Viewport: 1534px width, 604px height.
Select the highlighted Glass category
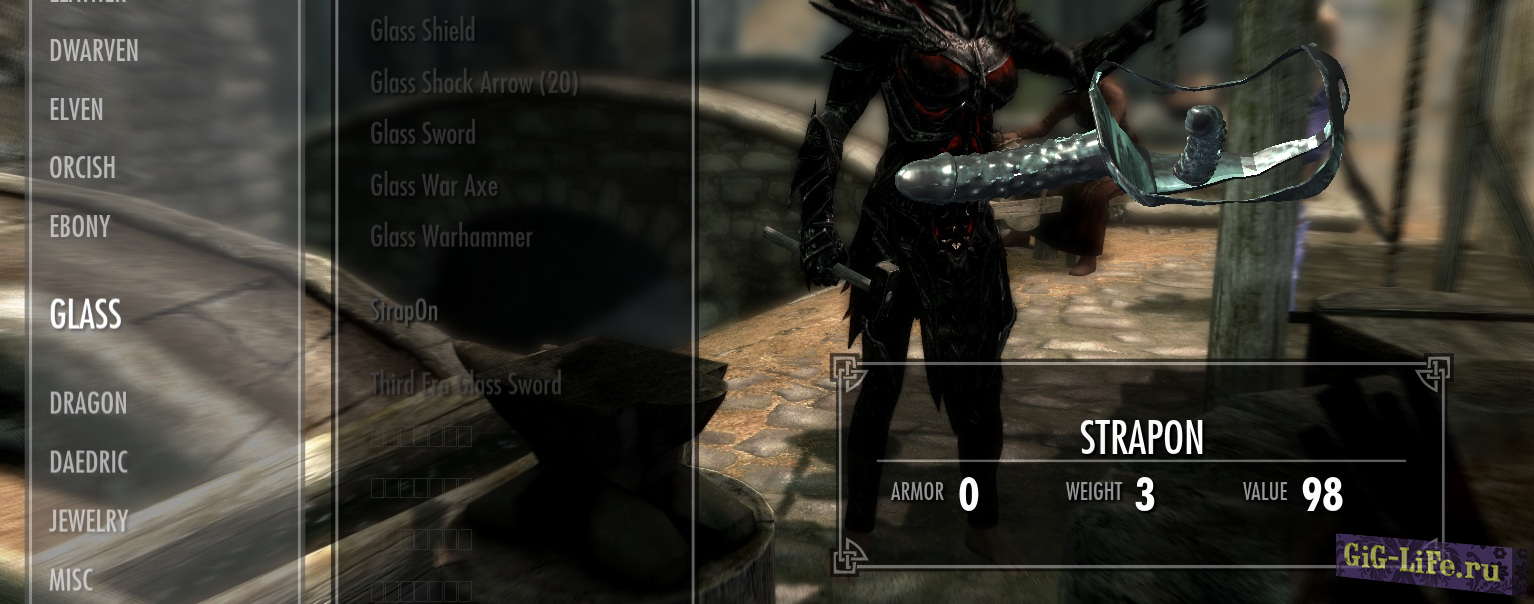pyautogui.click(x=86, y=315)
